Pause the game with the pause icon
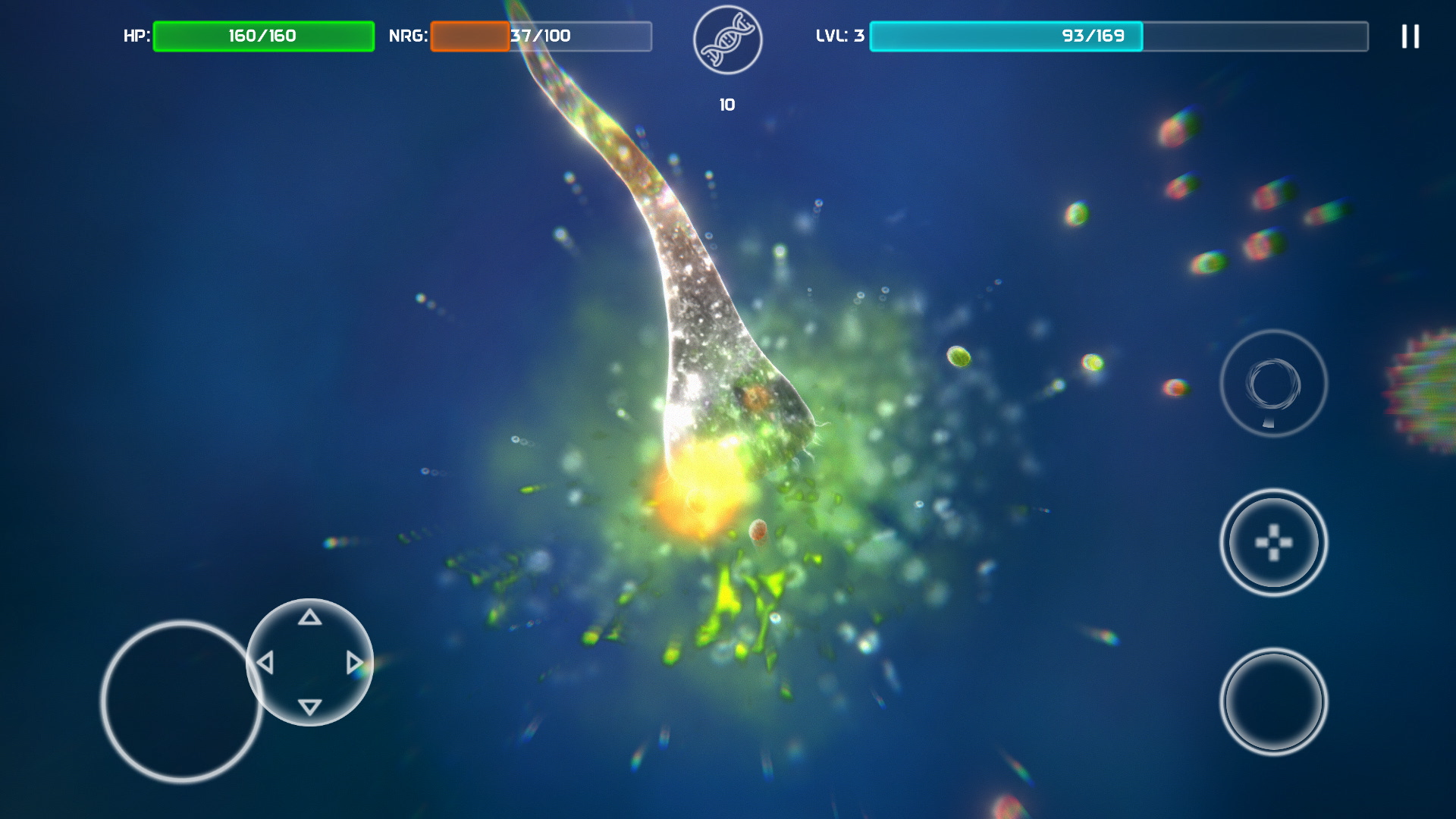Screen dimensions: 1456x819 (x=1410, y=36)
